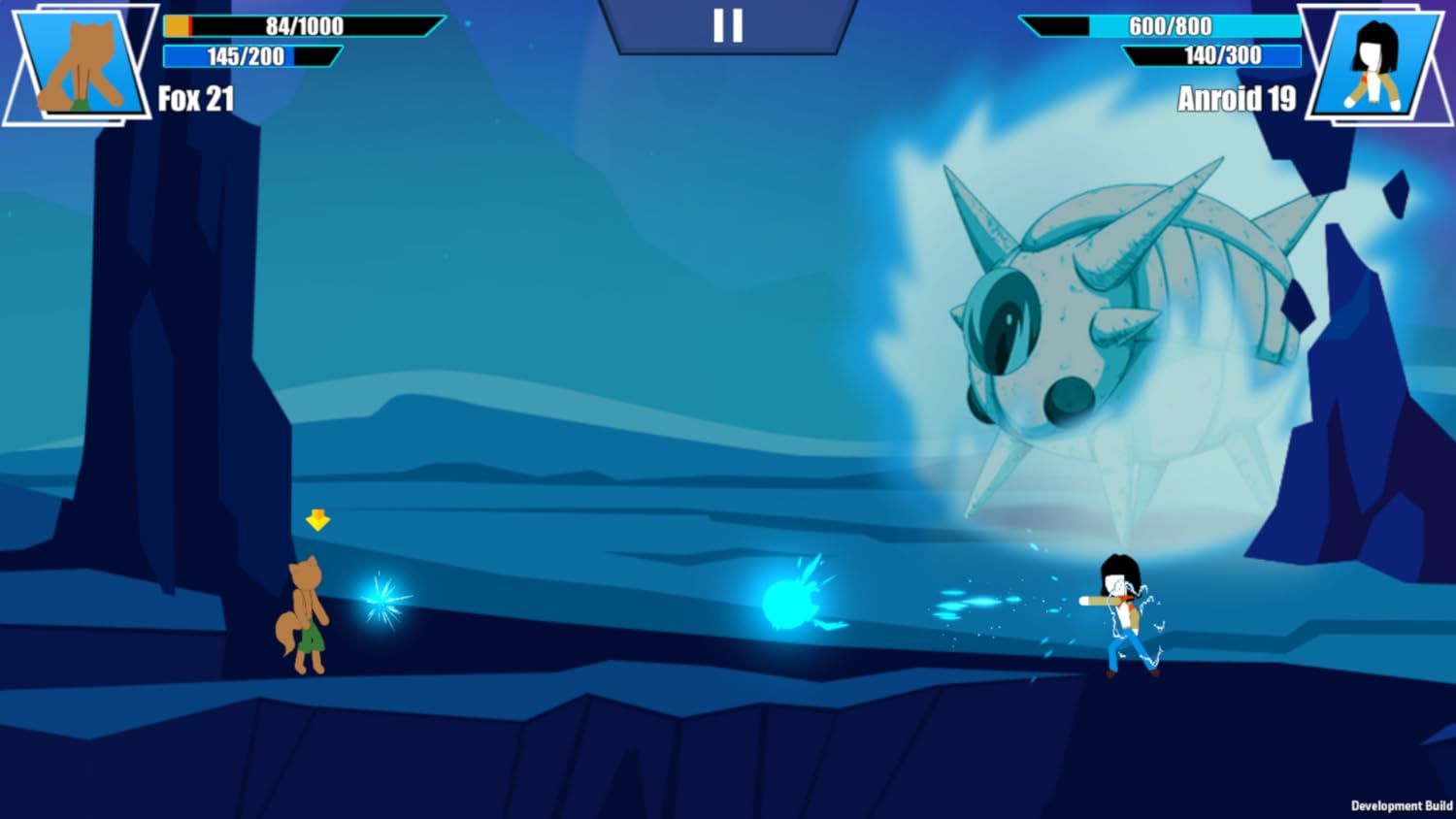The image size is (1456, 819).
Task: Select the Fox 21 name label
Action: pyautogui.click(x=193, y=97)
